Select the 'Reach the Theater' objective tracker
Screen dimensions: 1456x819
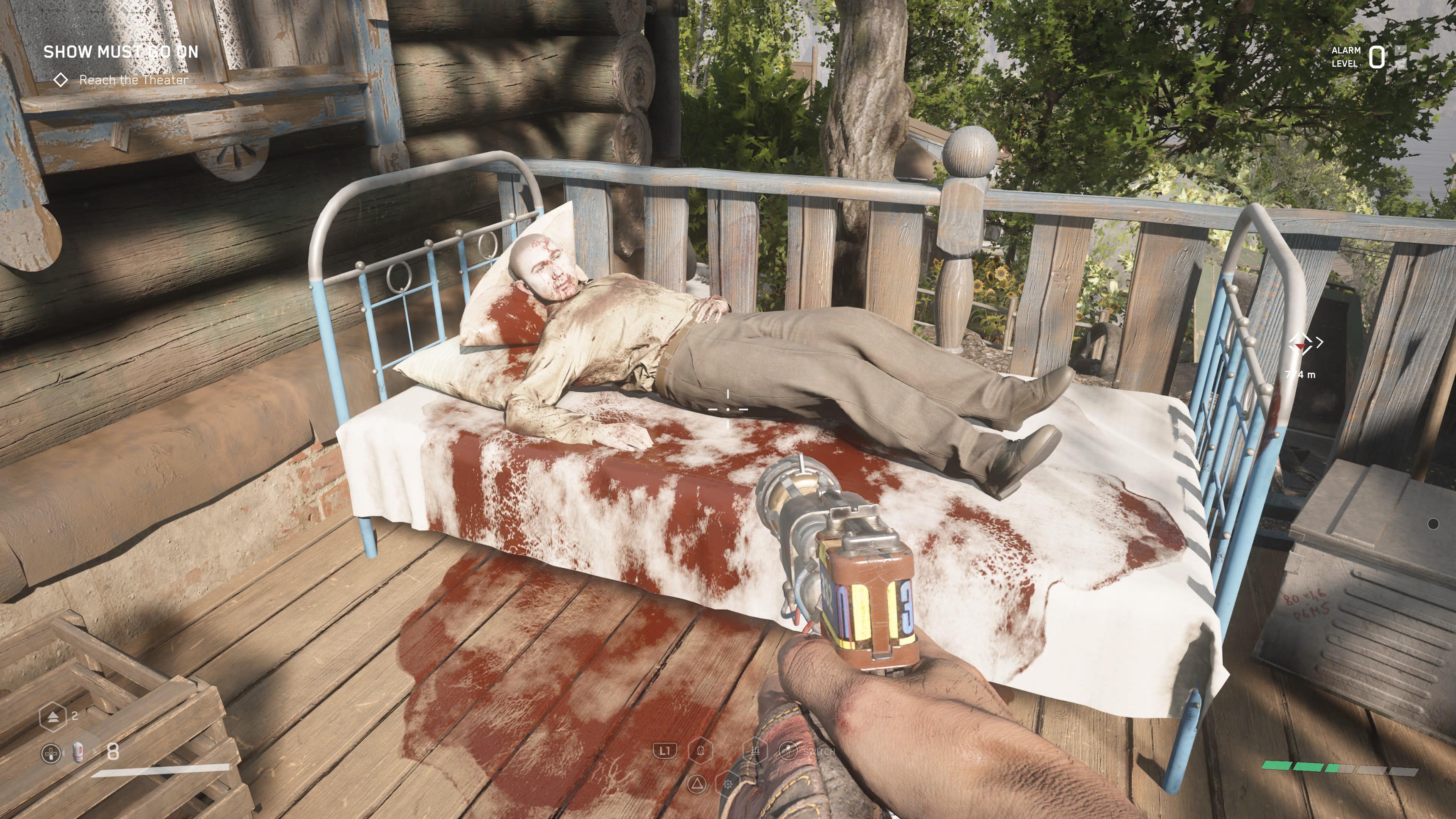tap(133, 80)
